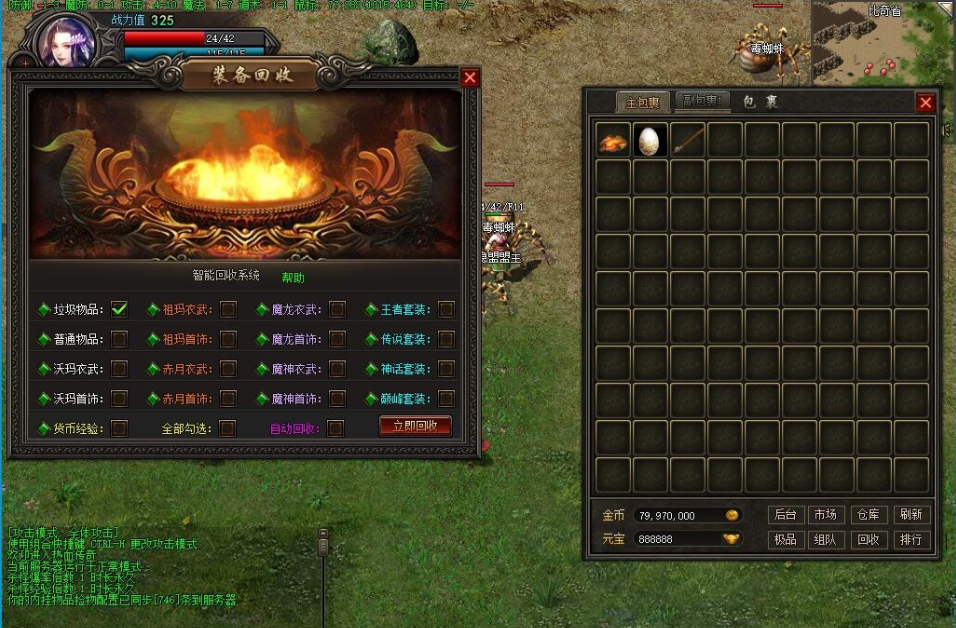This screenshot has width=956, height=628.
Task: Uncheck the 垃圾物品 junk items checkbox
Action: 119,309
